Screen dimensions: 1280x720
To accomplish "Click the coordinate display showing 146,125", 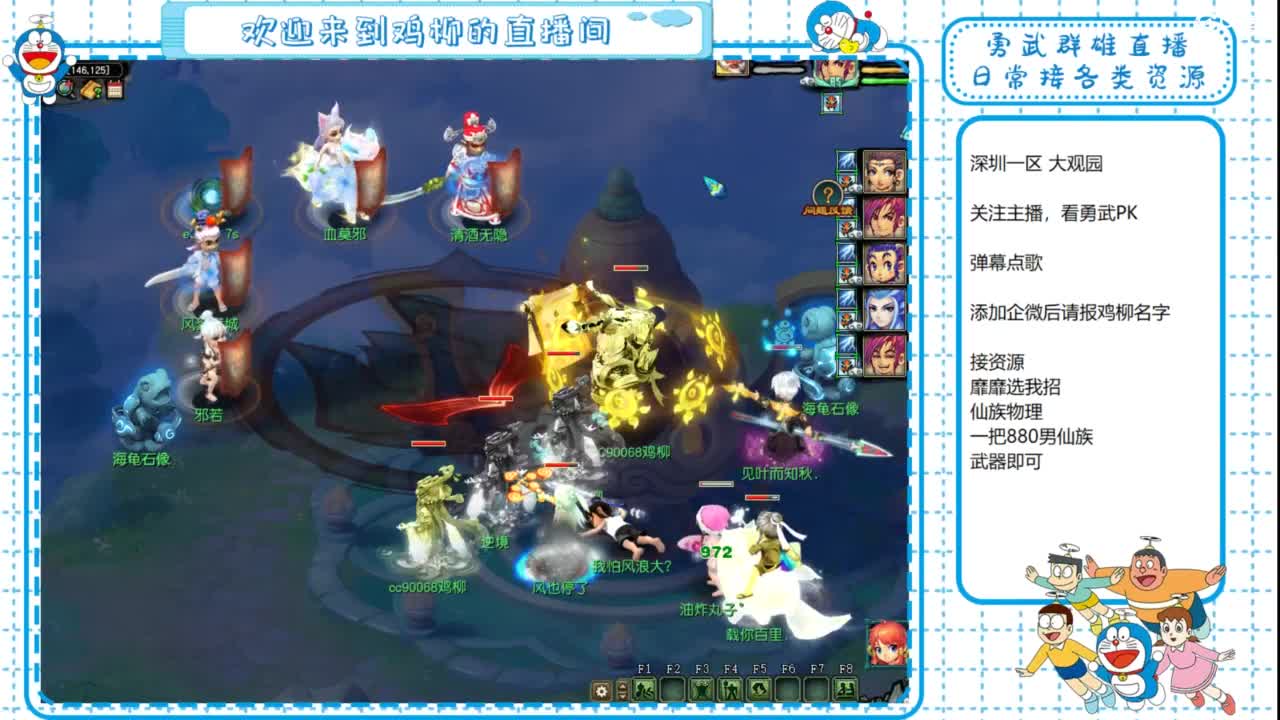I will [93, 69].
